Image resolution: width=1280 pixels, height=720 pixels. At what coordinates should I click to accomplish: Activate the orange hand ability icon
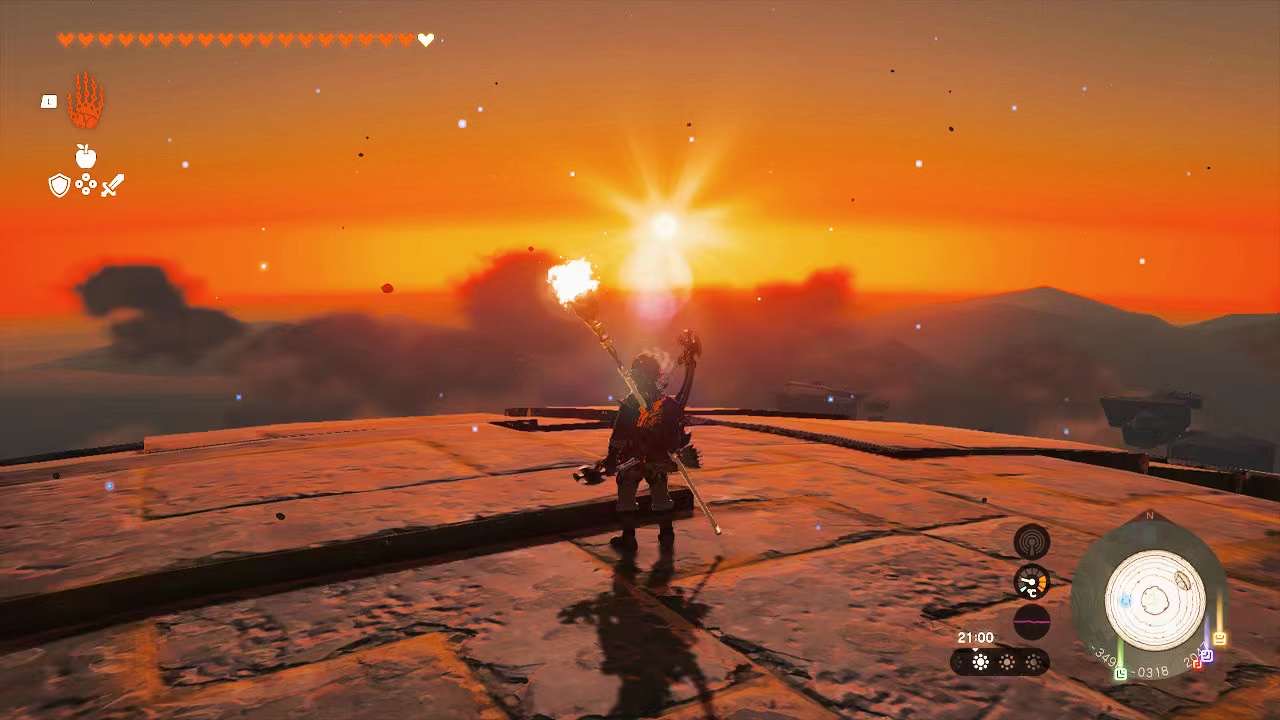(x=86, y=101)
